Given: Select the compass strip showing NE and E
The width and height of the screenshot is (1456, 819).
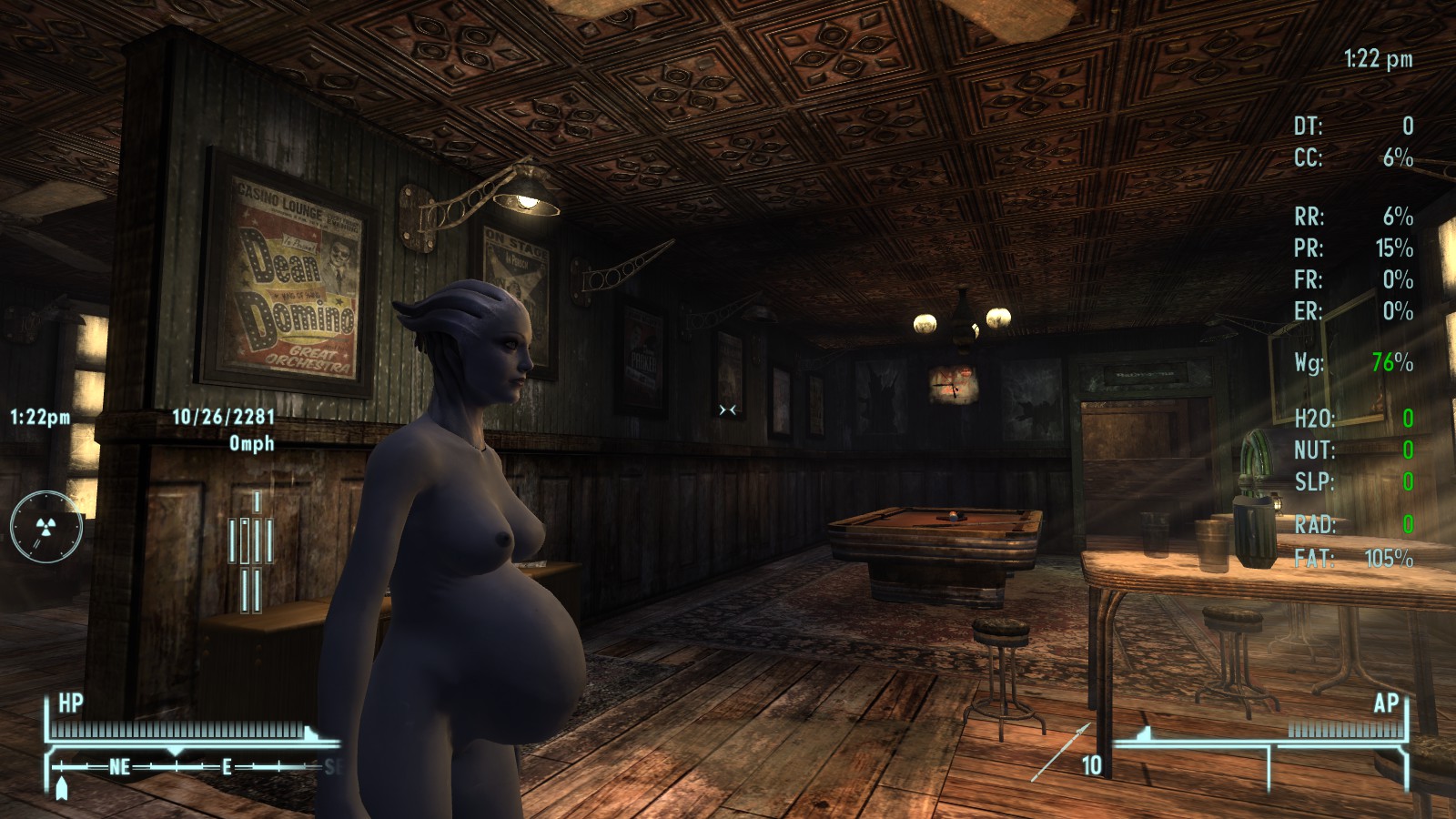Looking at the screenshot, I should [x=191, y=767].
